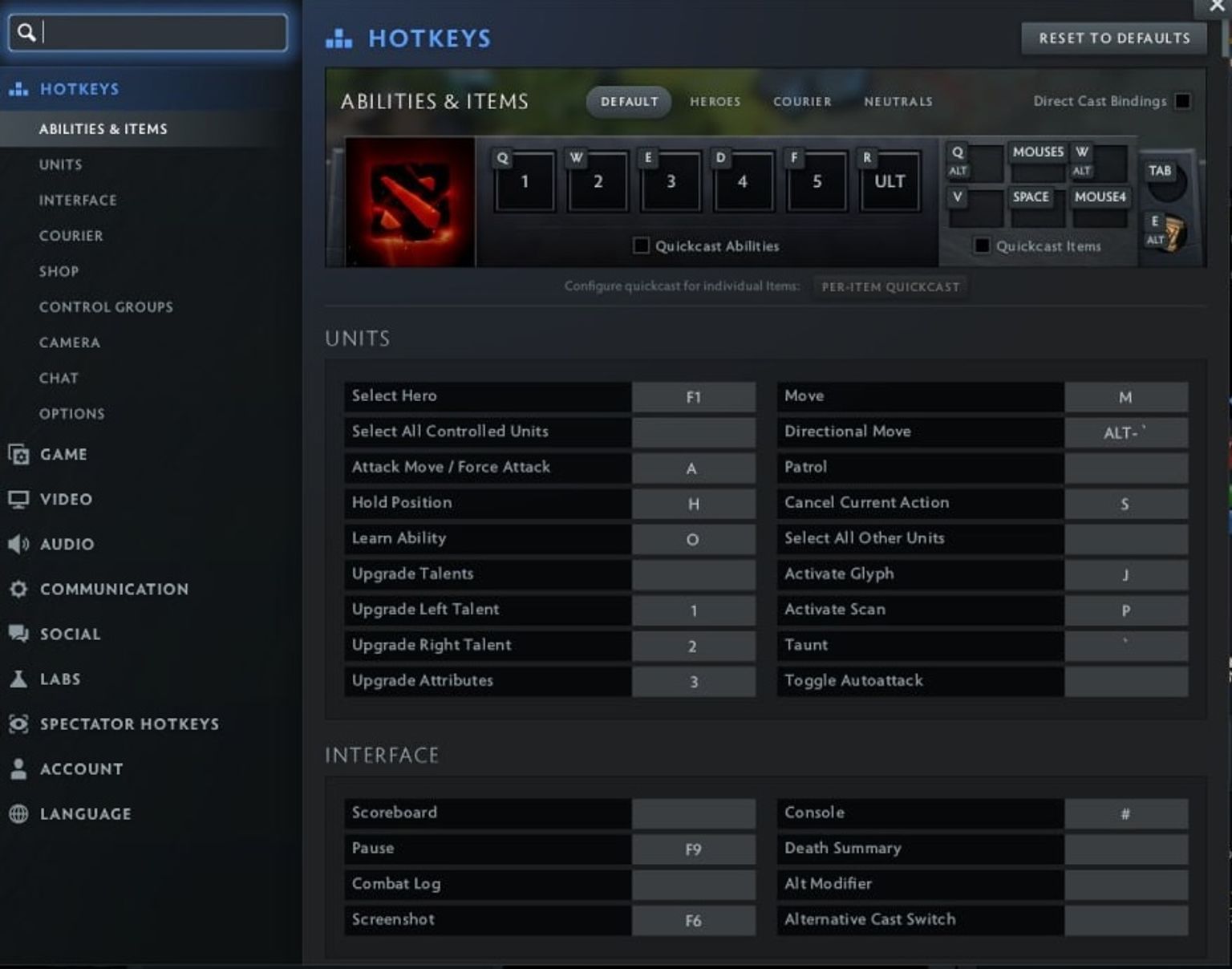The image size is (1232, 969).
Task: Open Audio settings via speaker icon
Action: pos(18,544)
